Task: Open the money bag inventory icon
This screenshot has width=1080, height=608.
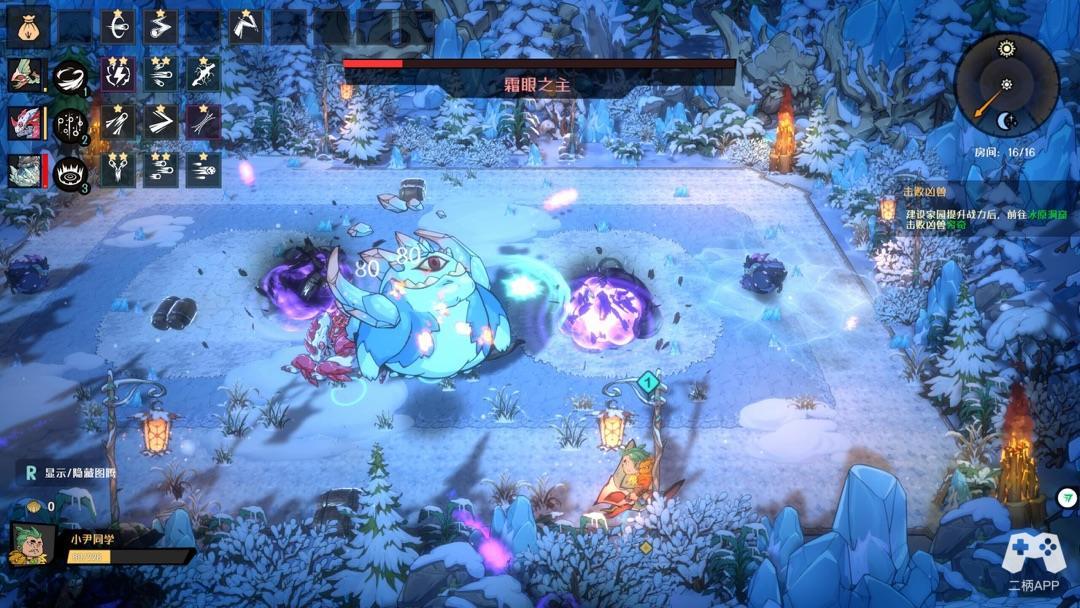Action: pyautogui.click(x=28, y=27)
